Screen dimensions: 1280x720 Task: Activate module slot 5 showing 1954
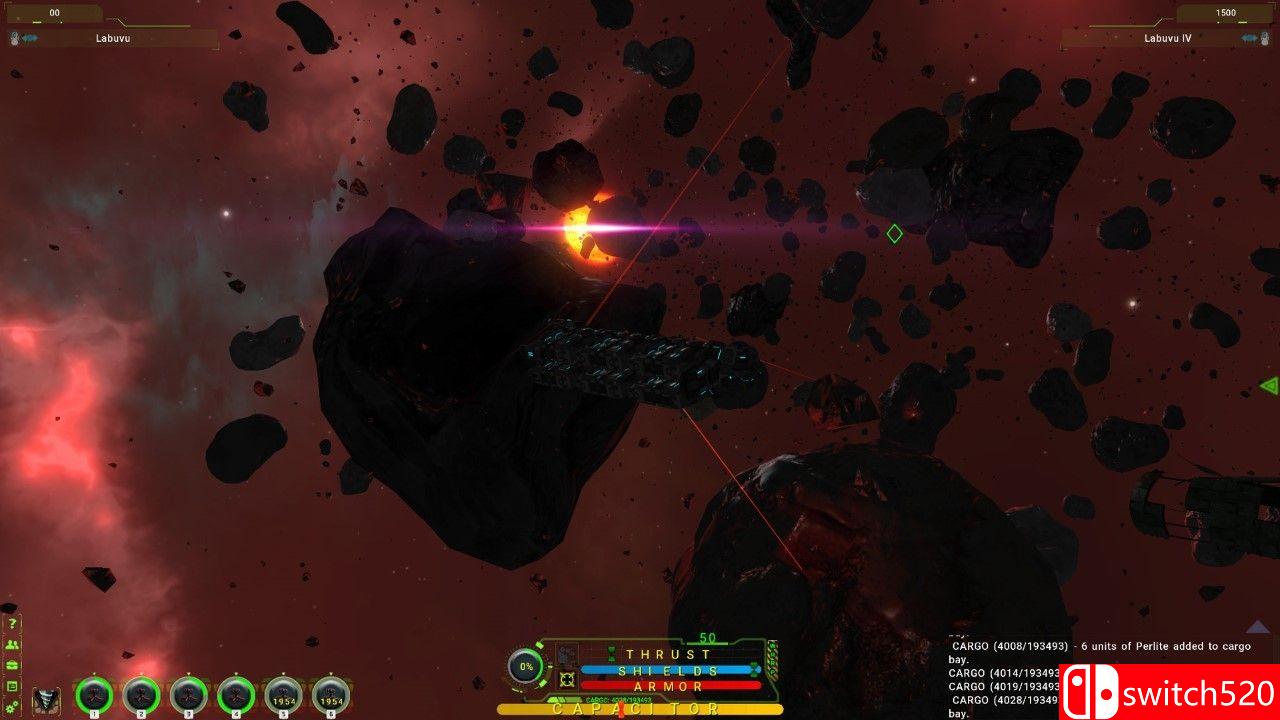click(283, 694)
